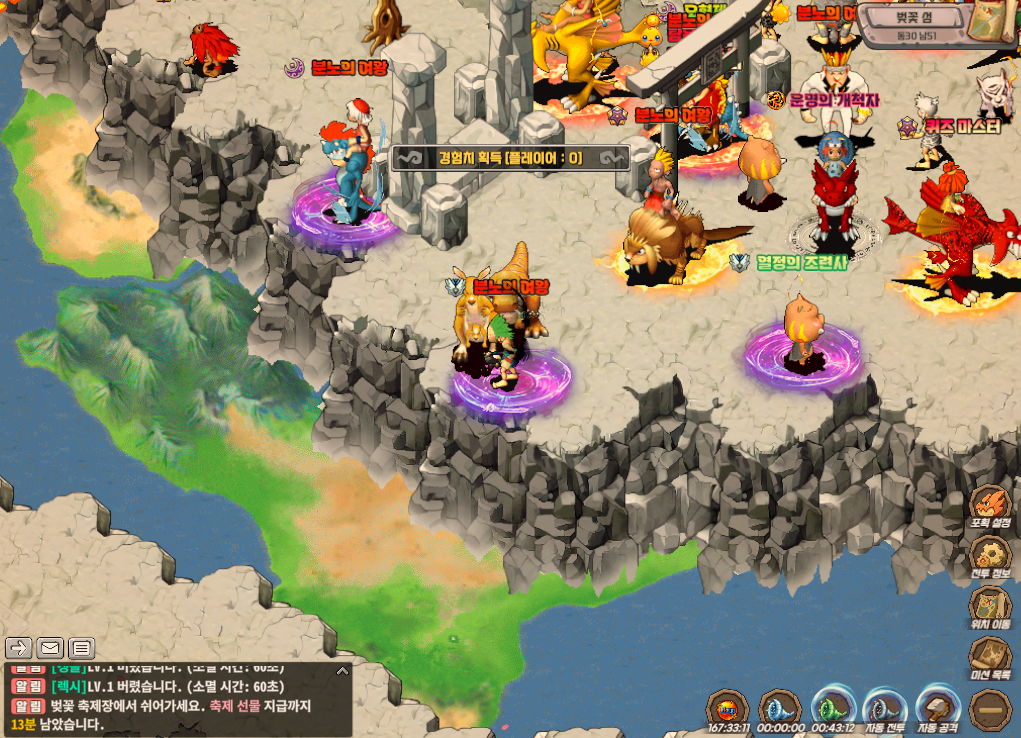
Task: Show the 미션 목록 mission list
Action: 990,657
